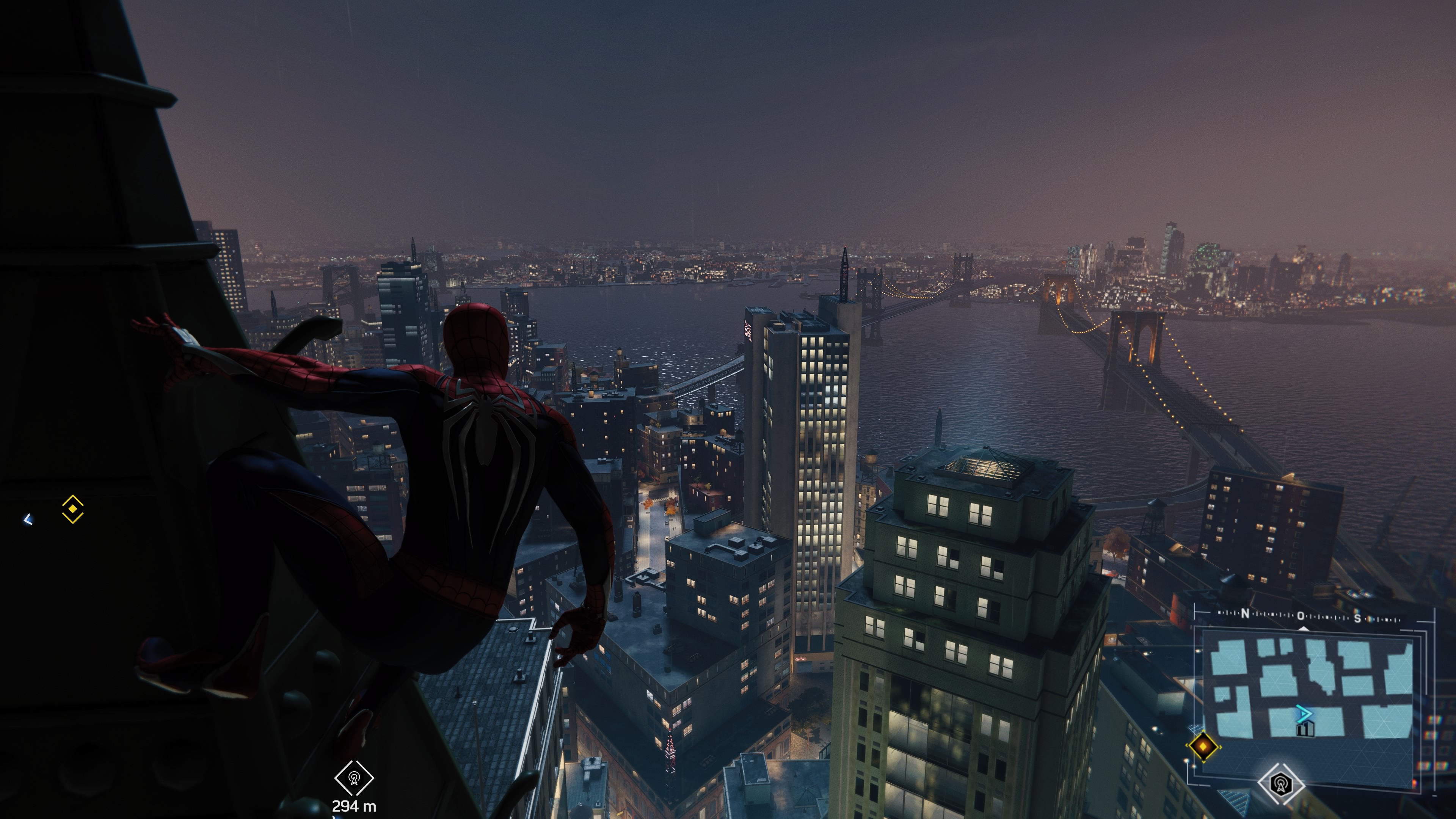Click the yellow diamond objective marker
The width and height of the screenshot is (1456, 819).
72,509
